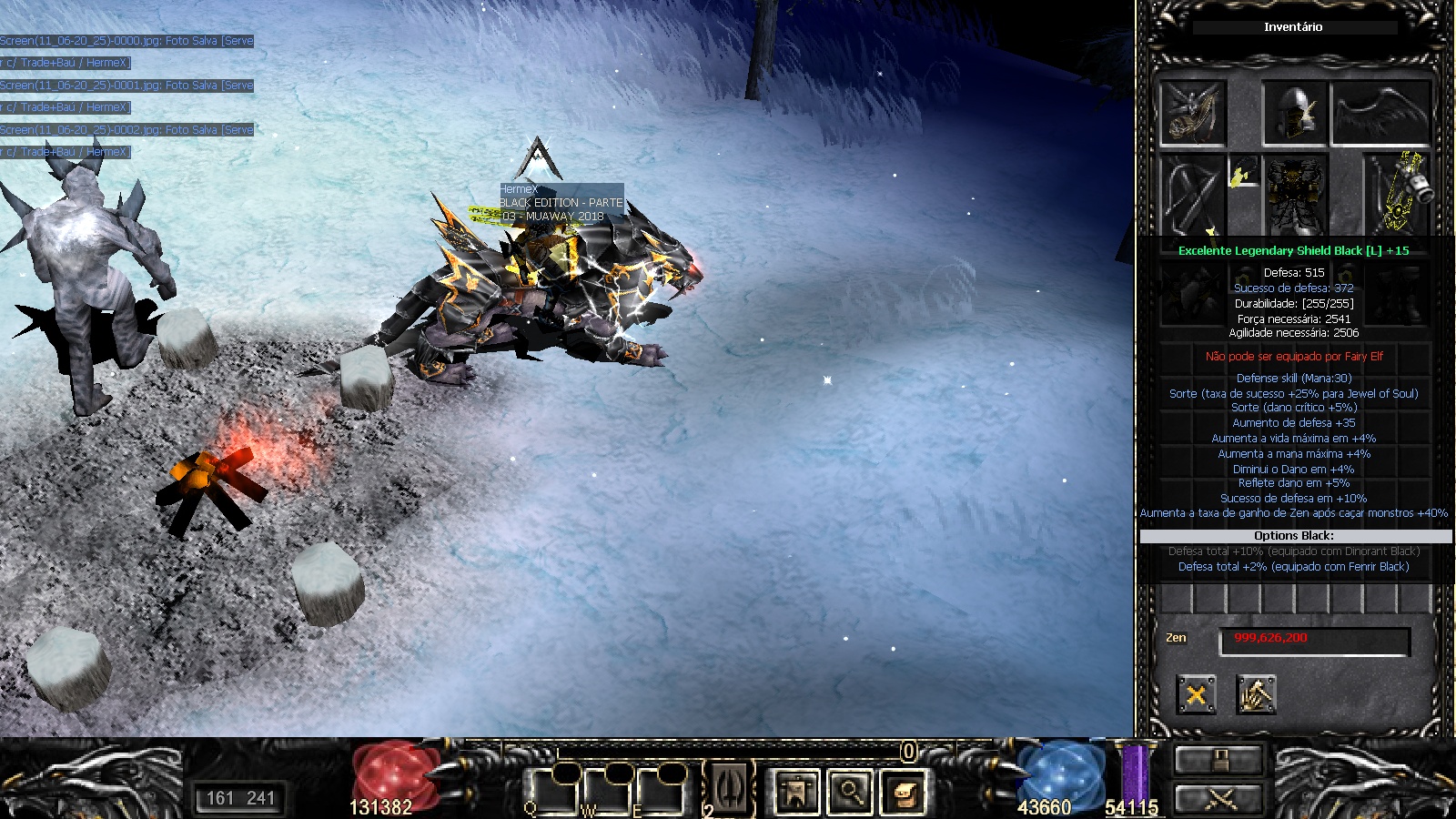The width and height of the screenshot is (1456, 819).
Task: Open the guild banner button
Action: click(x=795, y=792)
